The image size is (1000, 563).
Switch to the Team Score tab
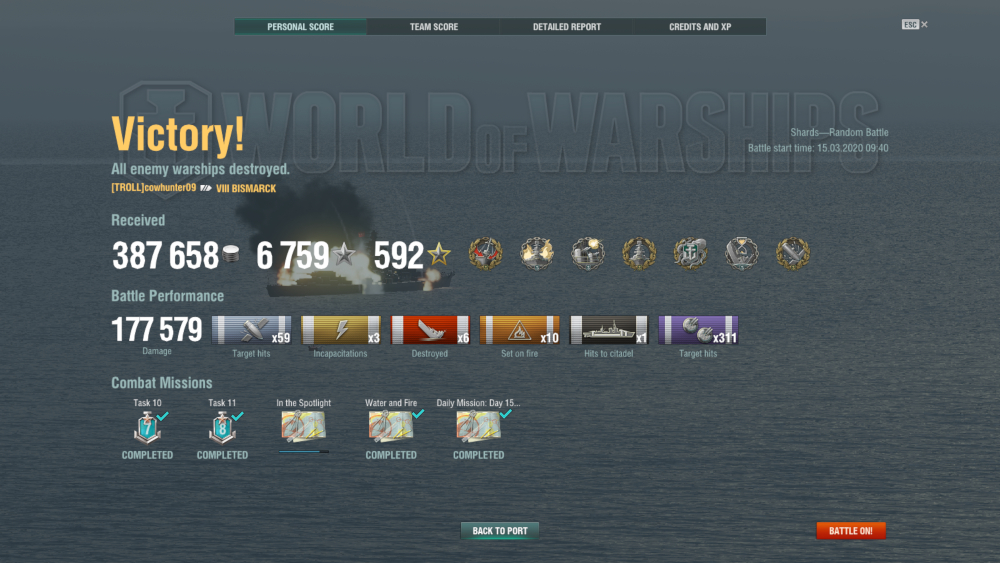(x=434, y=27)
